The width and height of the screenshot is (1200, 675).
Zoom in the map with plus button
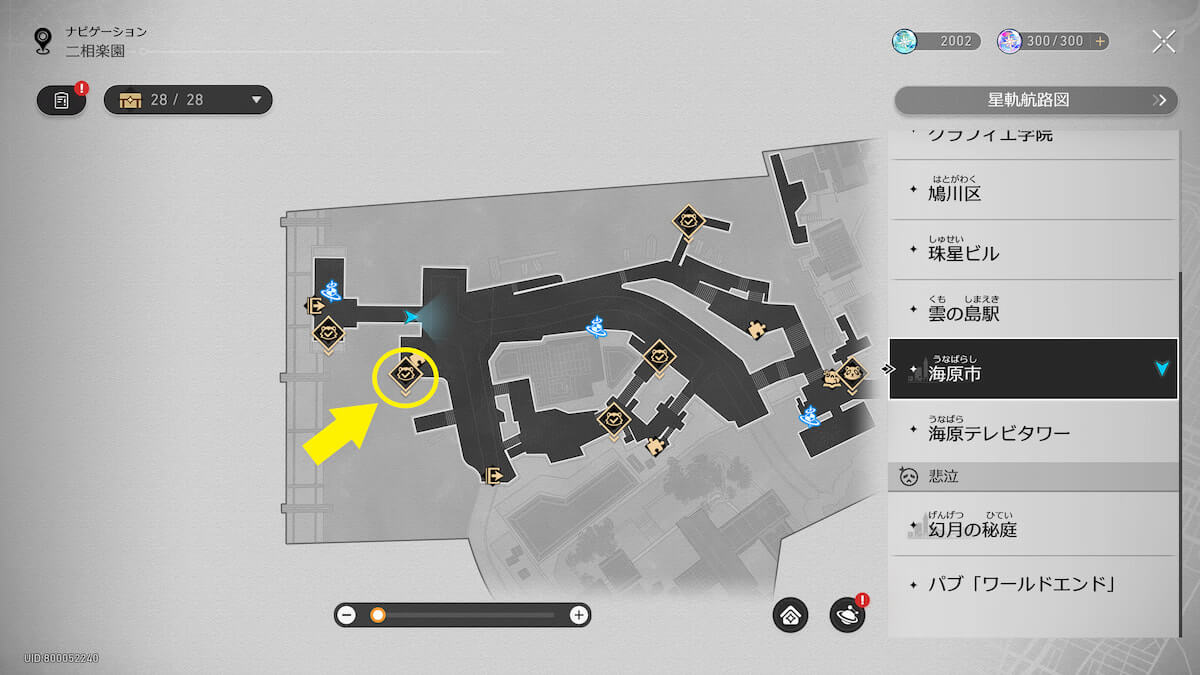(578, 615)
